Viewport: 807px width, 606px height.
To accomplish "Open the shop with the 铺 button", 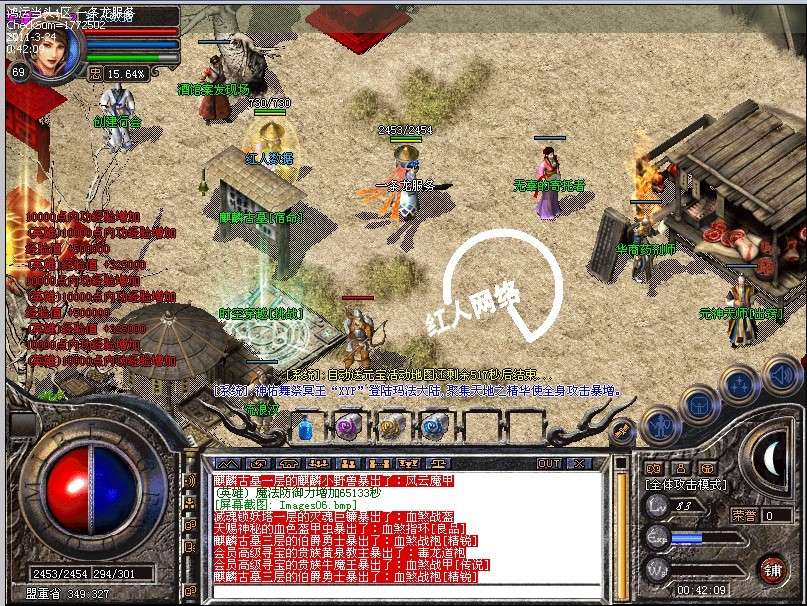I will pyautogui.click(x=772, y=570).
